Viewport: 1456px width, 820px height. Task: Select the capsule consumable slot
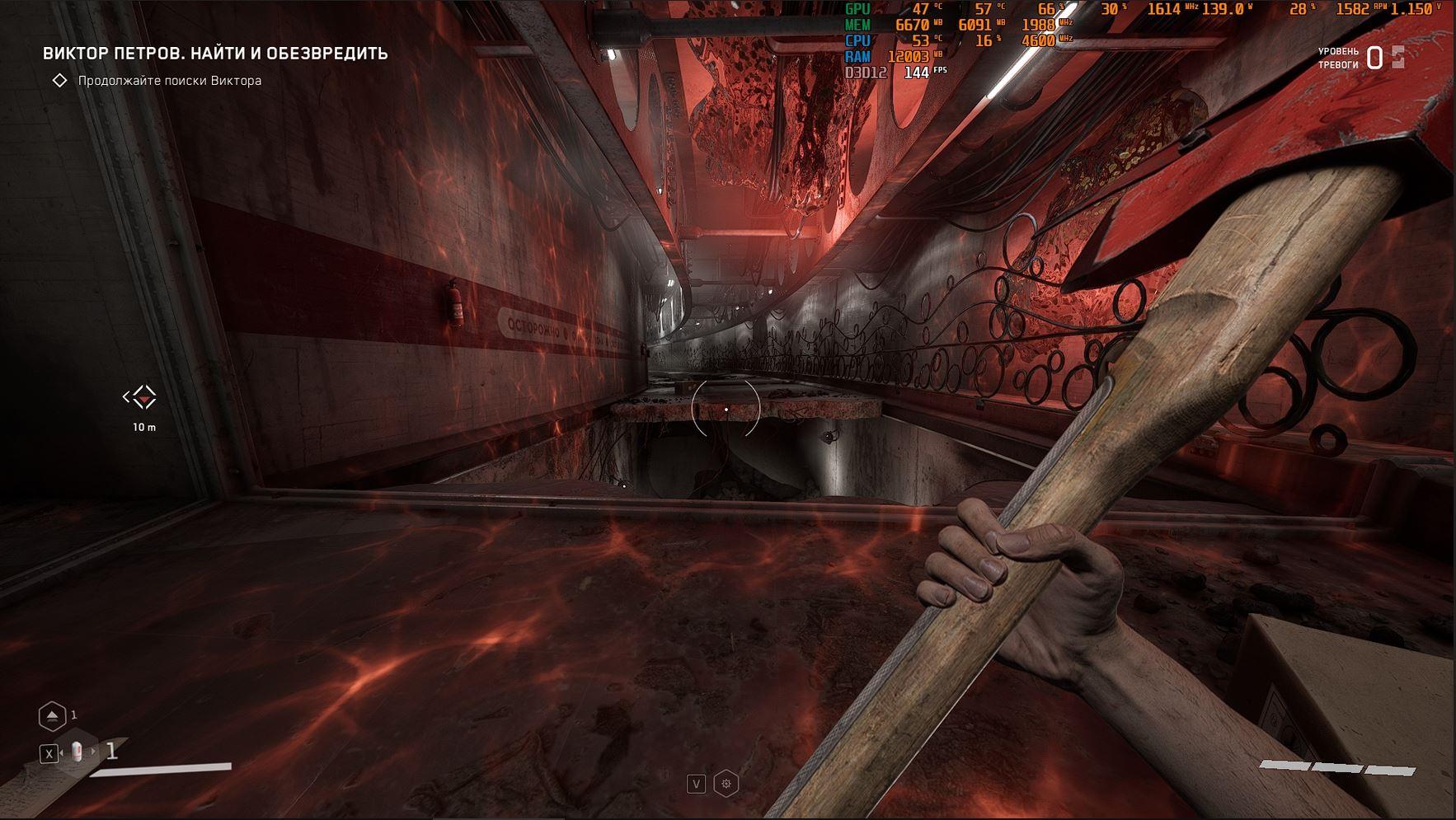[x=77, y=752]
